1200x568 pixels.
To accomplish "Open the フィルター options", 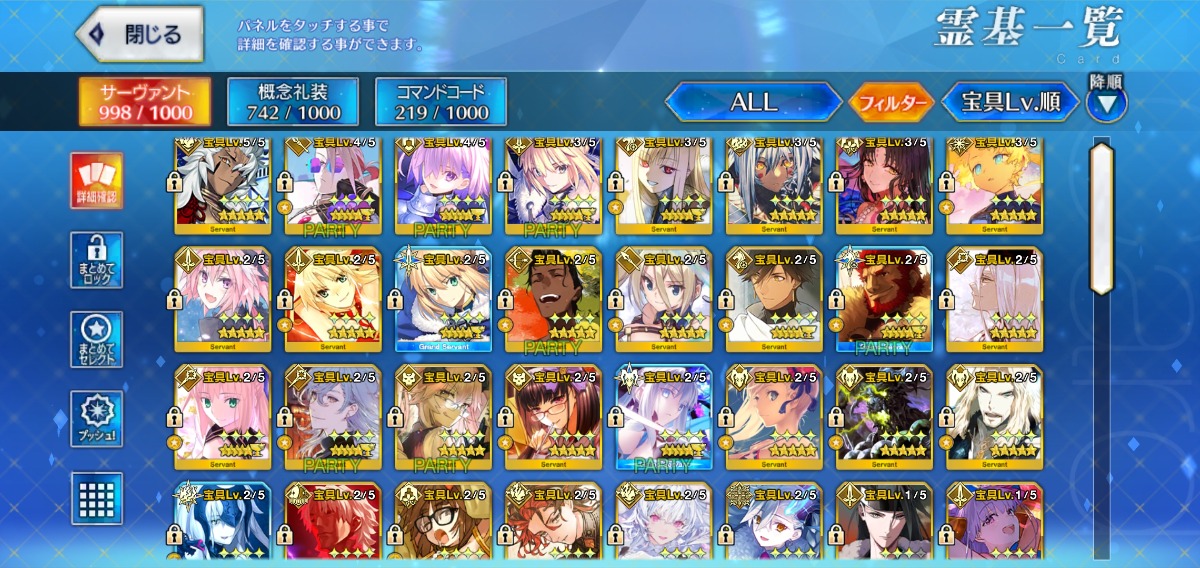I will tap(890, 102).
